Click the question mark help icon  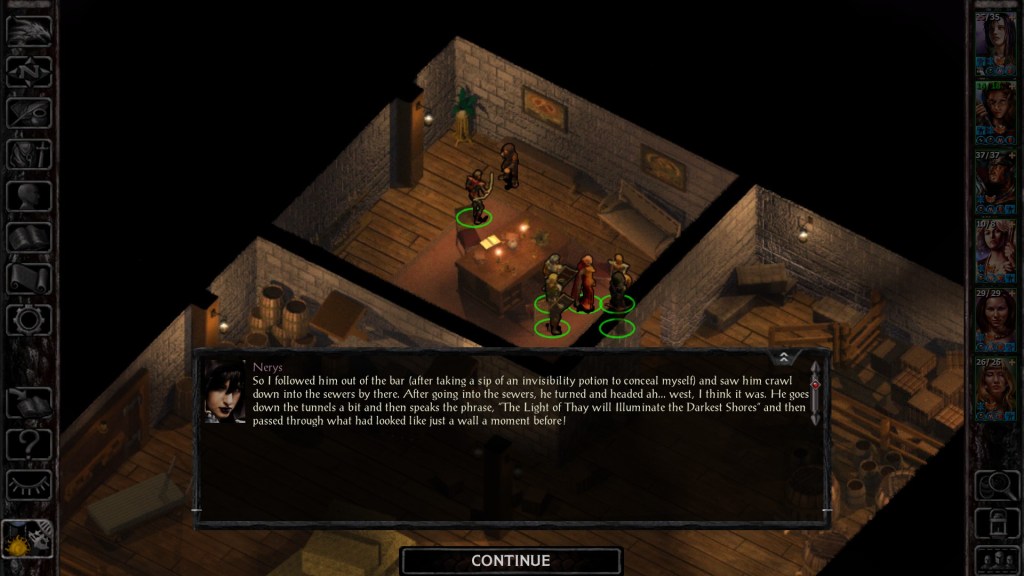[x=29, y=441]
